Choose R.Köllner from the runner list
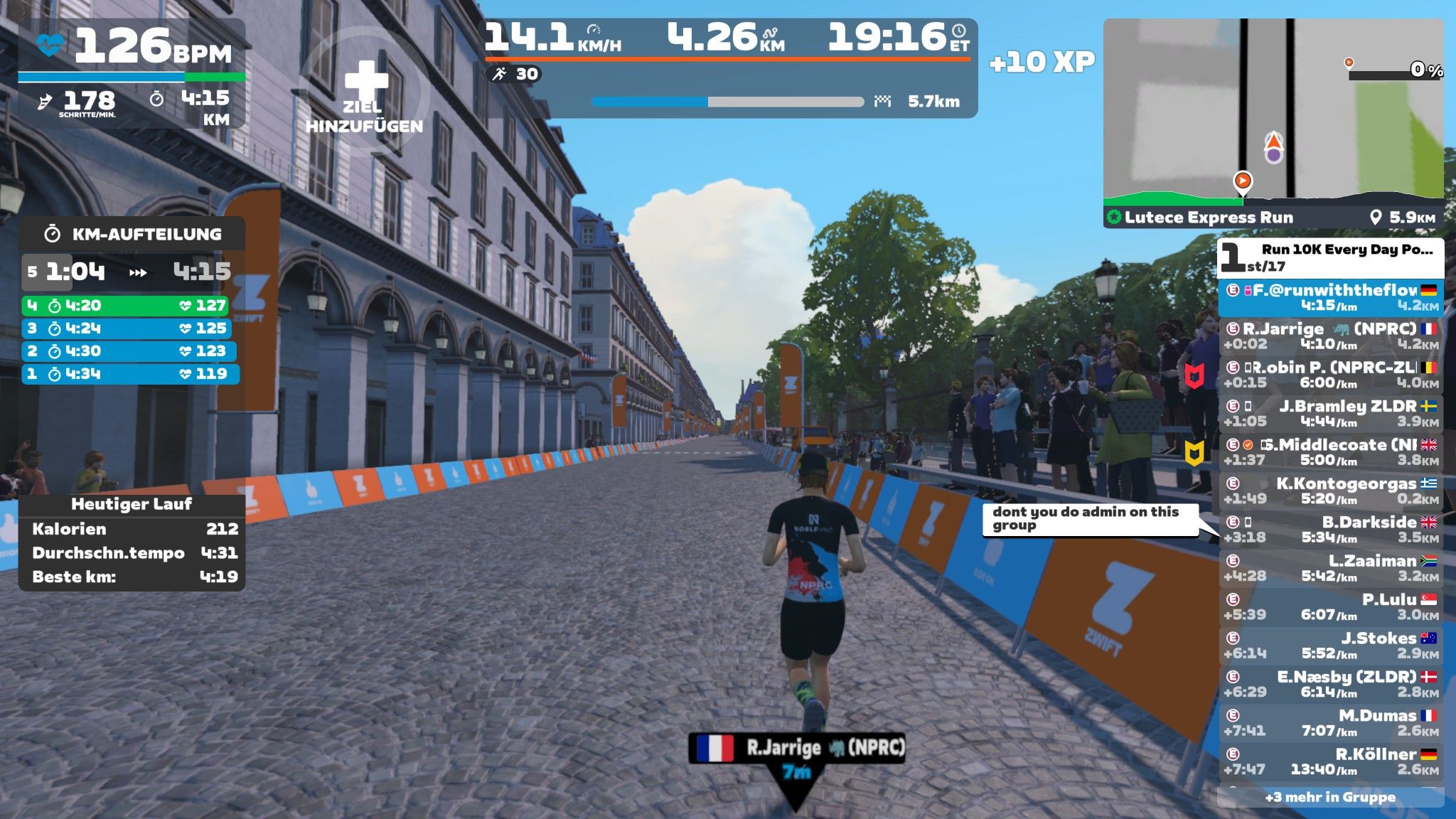 point(1331,761)
